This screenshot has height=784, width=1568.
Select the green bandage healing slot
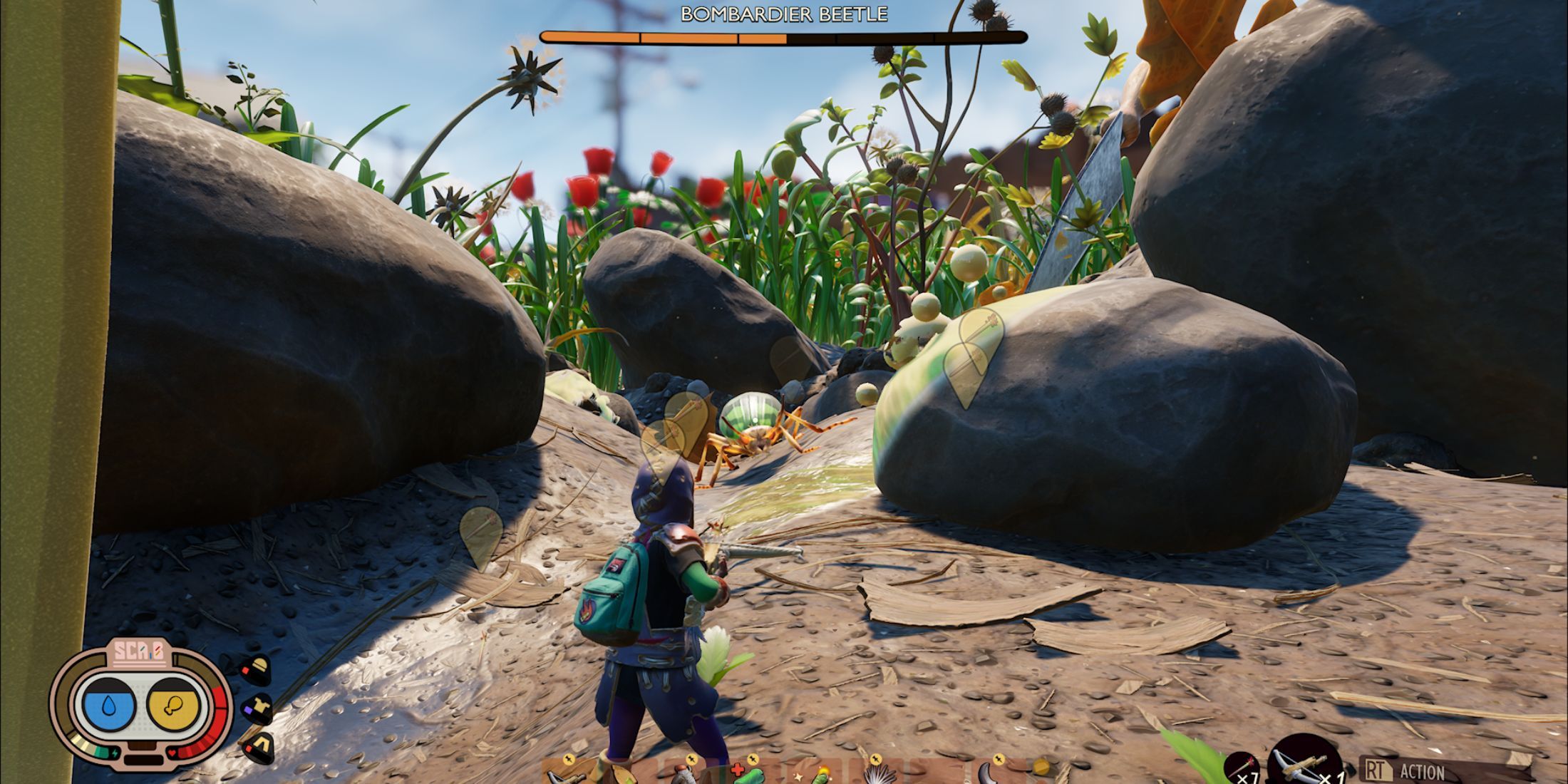748,774
